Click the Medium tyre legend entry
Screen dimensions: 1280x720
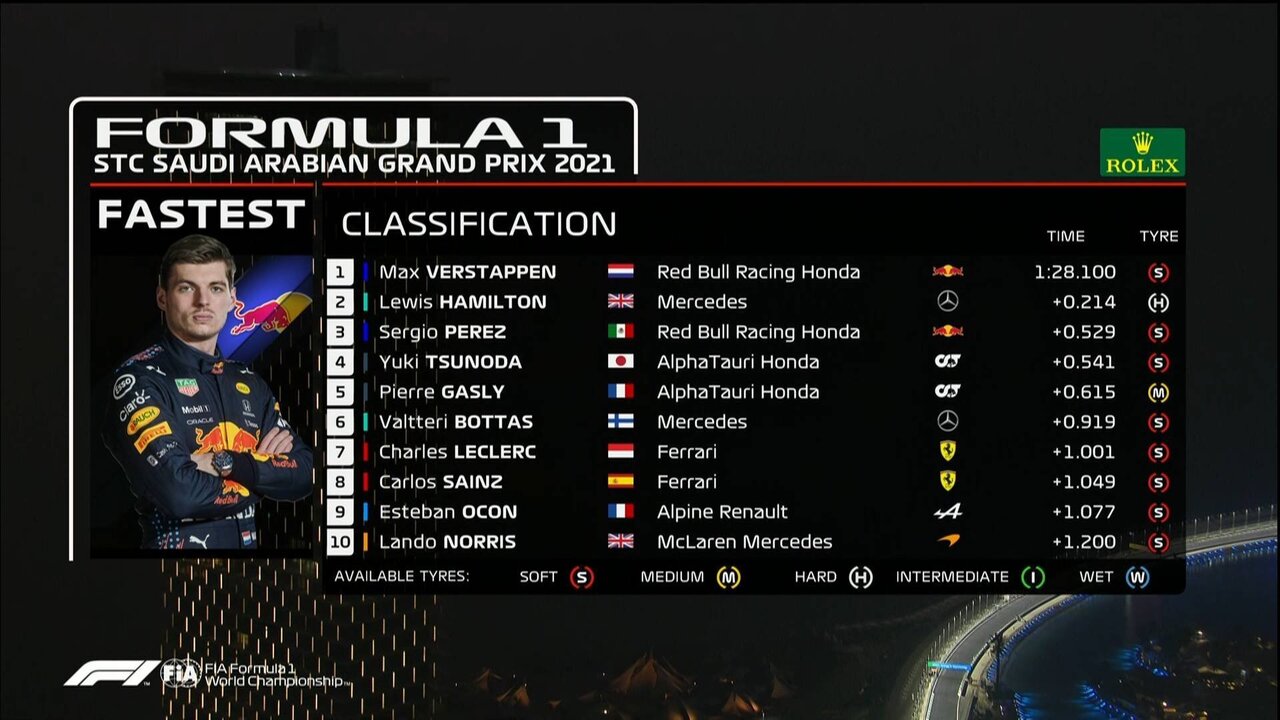728,577
